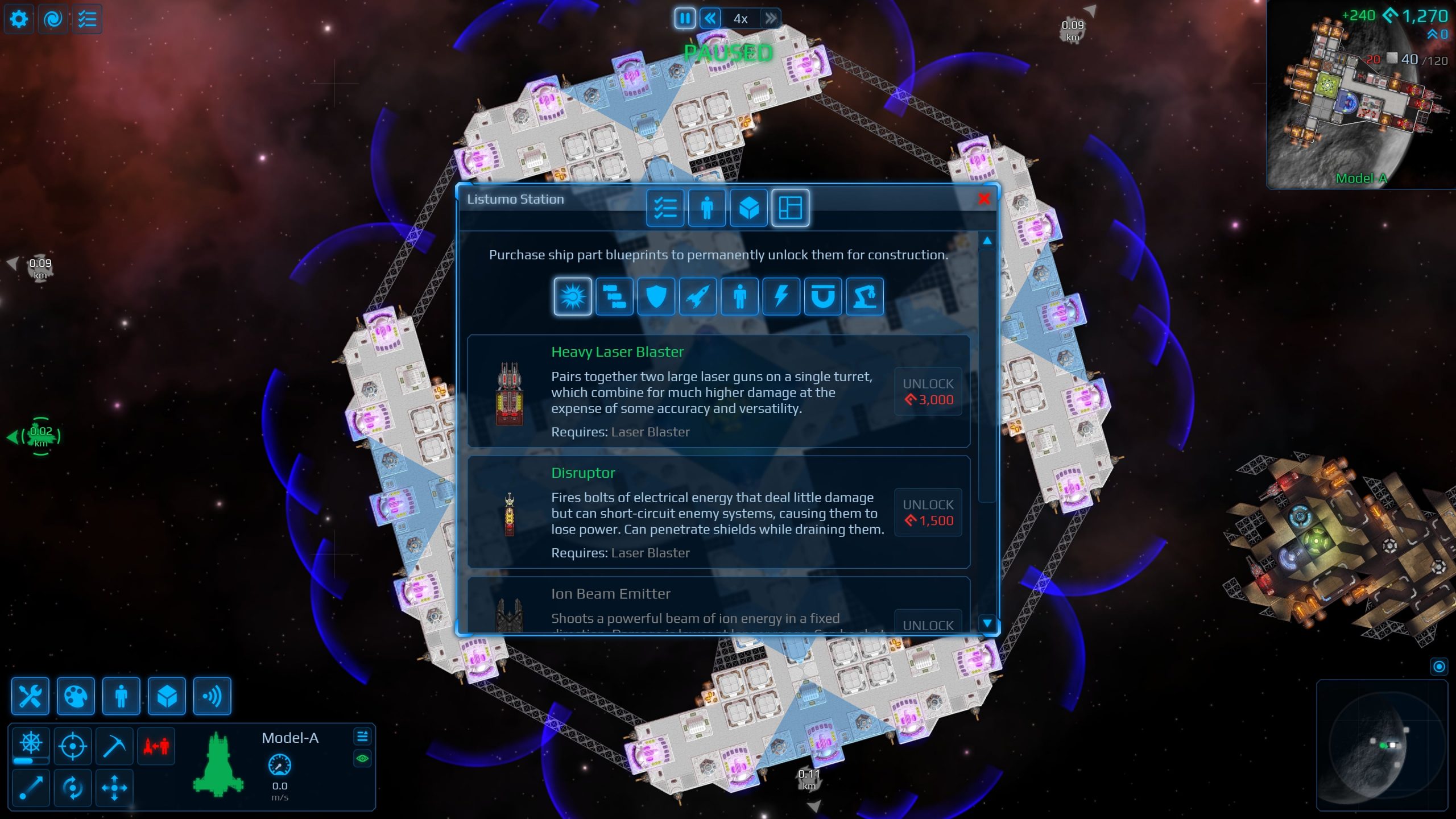Image resolution: width=1456 pixels, height=819 pixels.
Task: Choose the lightning bolt power category
Action: coord(781,296)
